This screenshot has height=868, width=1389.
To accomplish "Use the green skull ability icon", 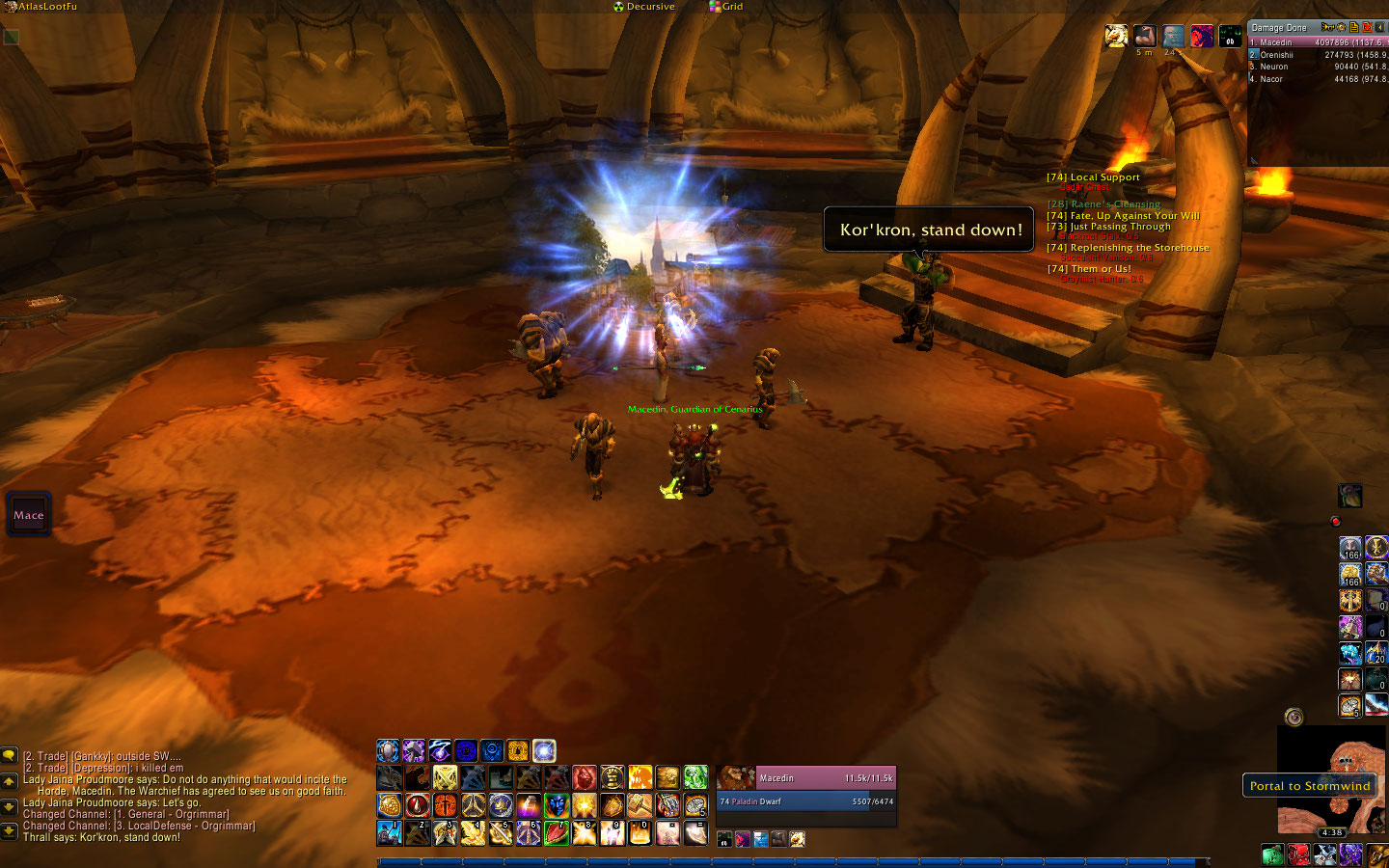I will pyautogui.click(x=695, y=777).
